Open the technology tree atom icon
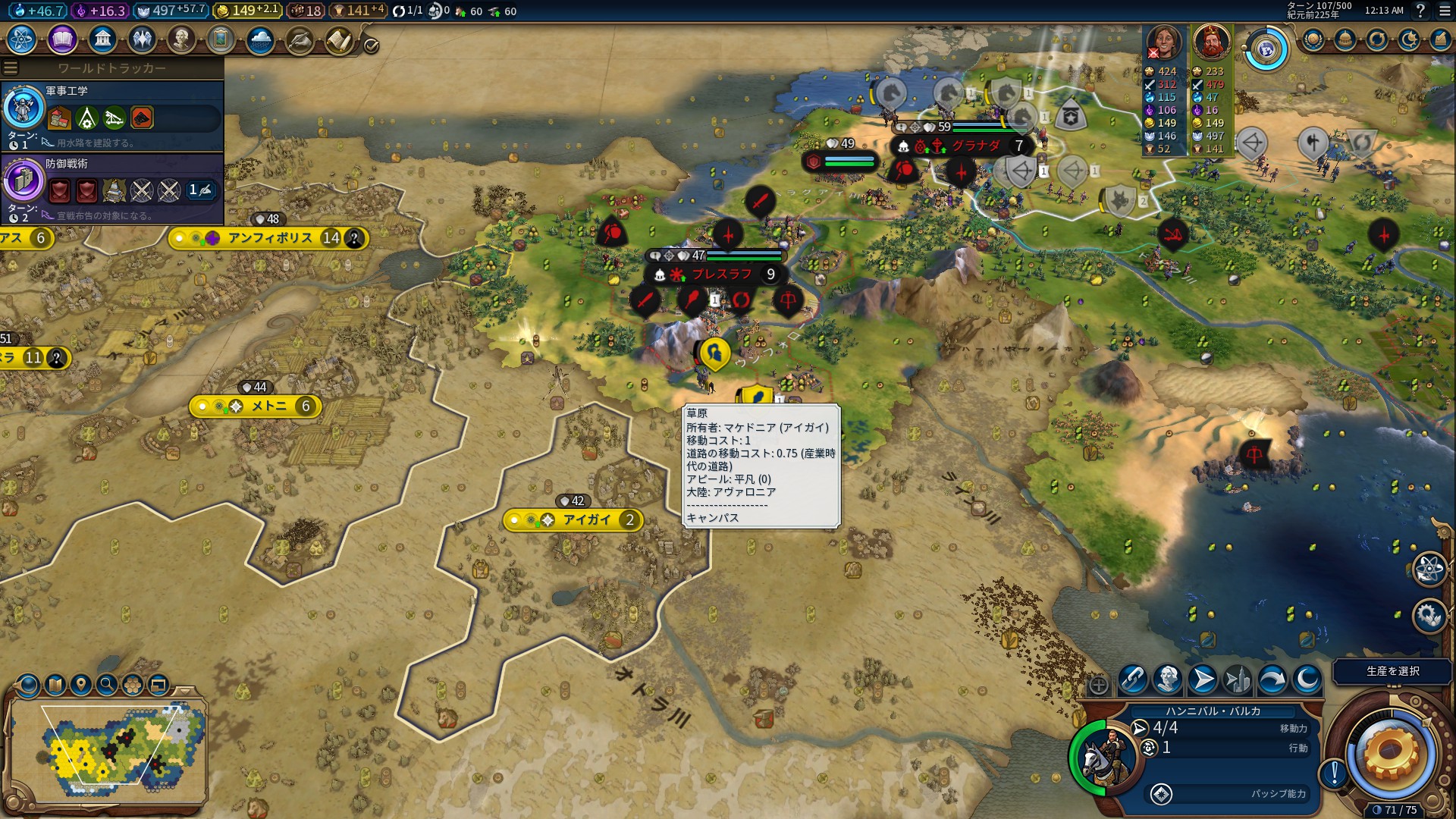1456x819 pixels. [21, 39]
